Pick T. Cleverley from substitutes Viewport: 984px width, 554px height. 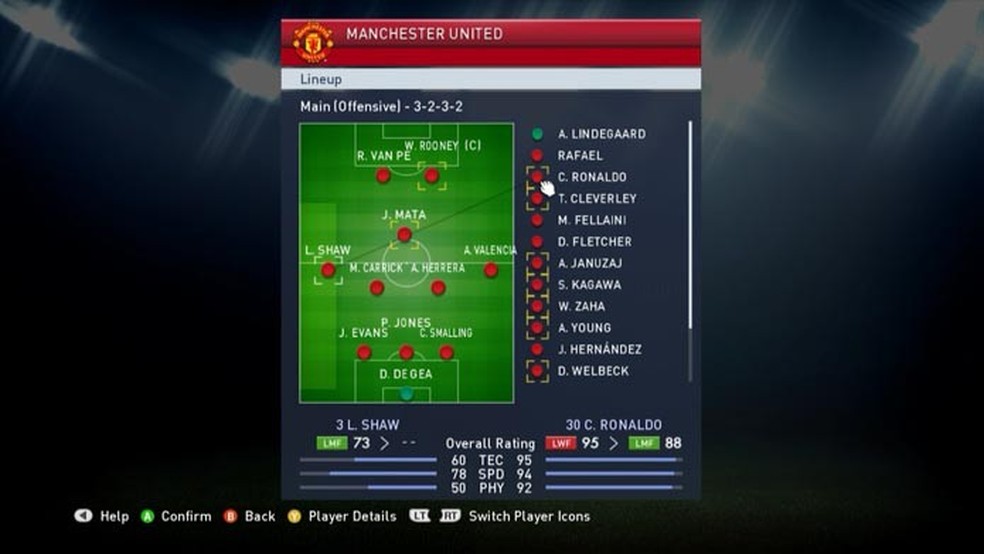(x=597, y=199)
